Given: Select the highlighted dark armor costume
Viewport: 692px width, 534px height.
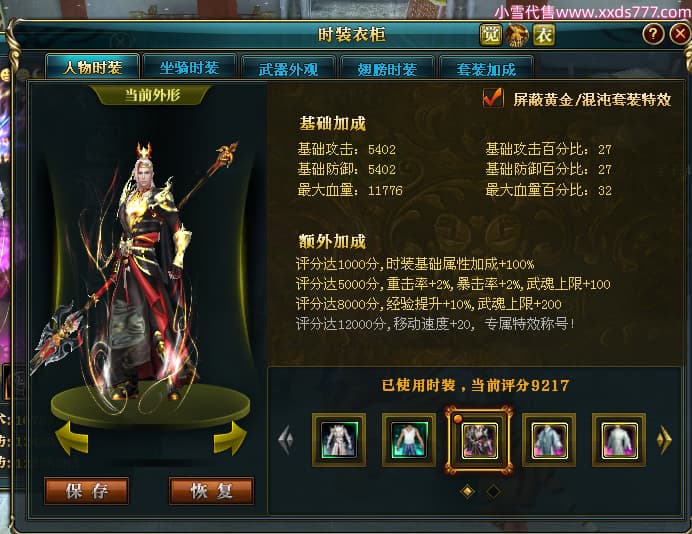Looking at the screenshot, I should tap(478, 440).
